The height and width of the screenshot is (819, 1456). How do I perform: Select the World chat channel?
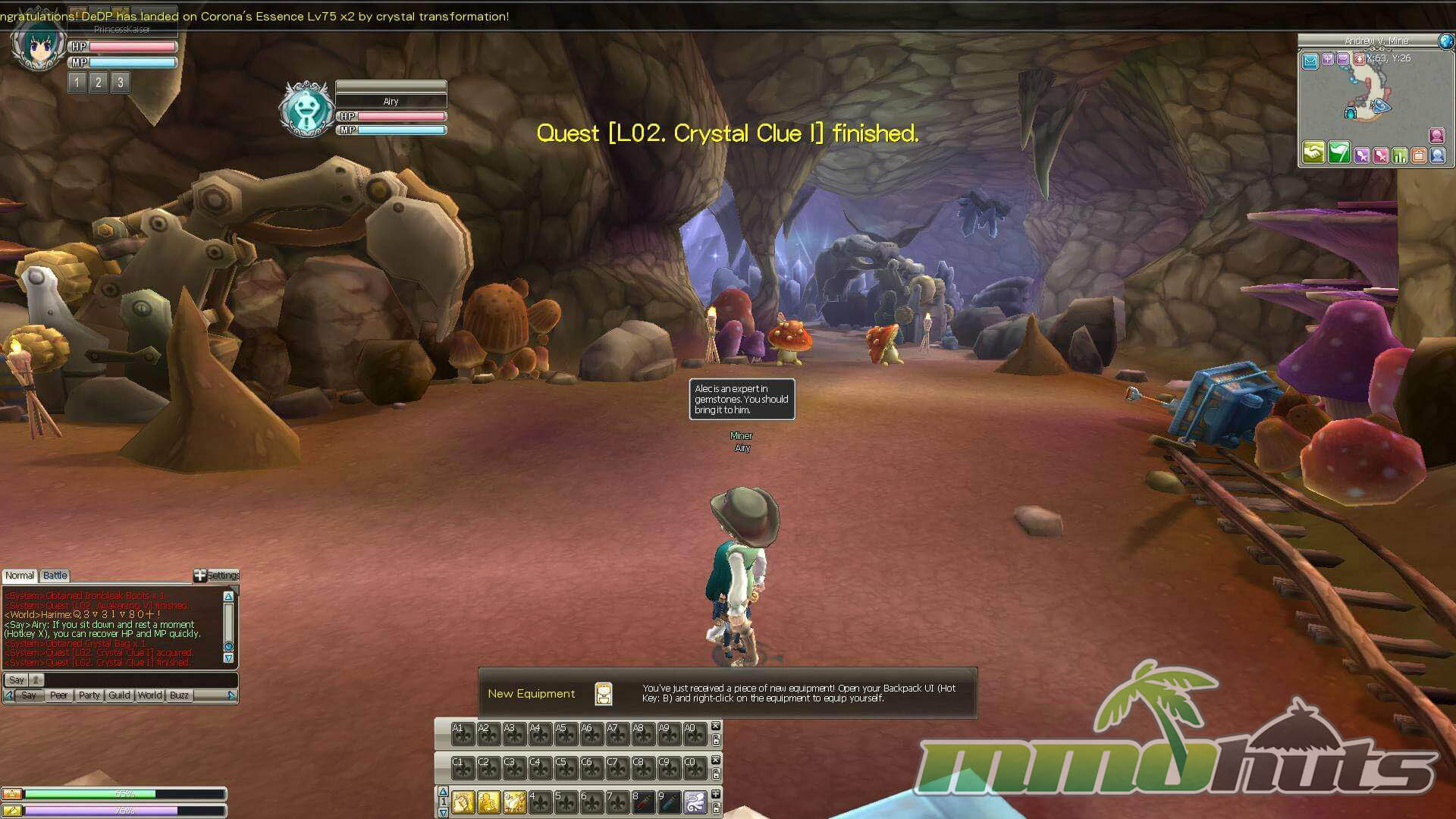point(149,695)
